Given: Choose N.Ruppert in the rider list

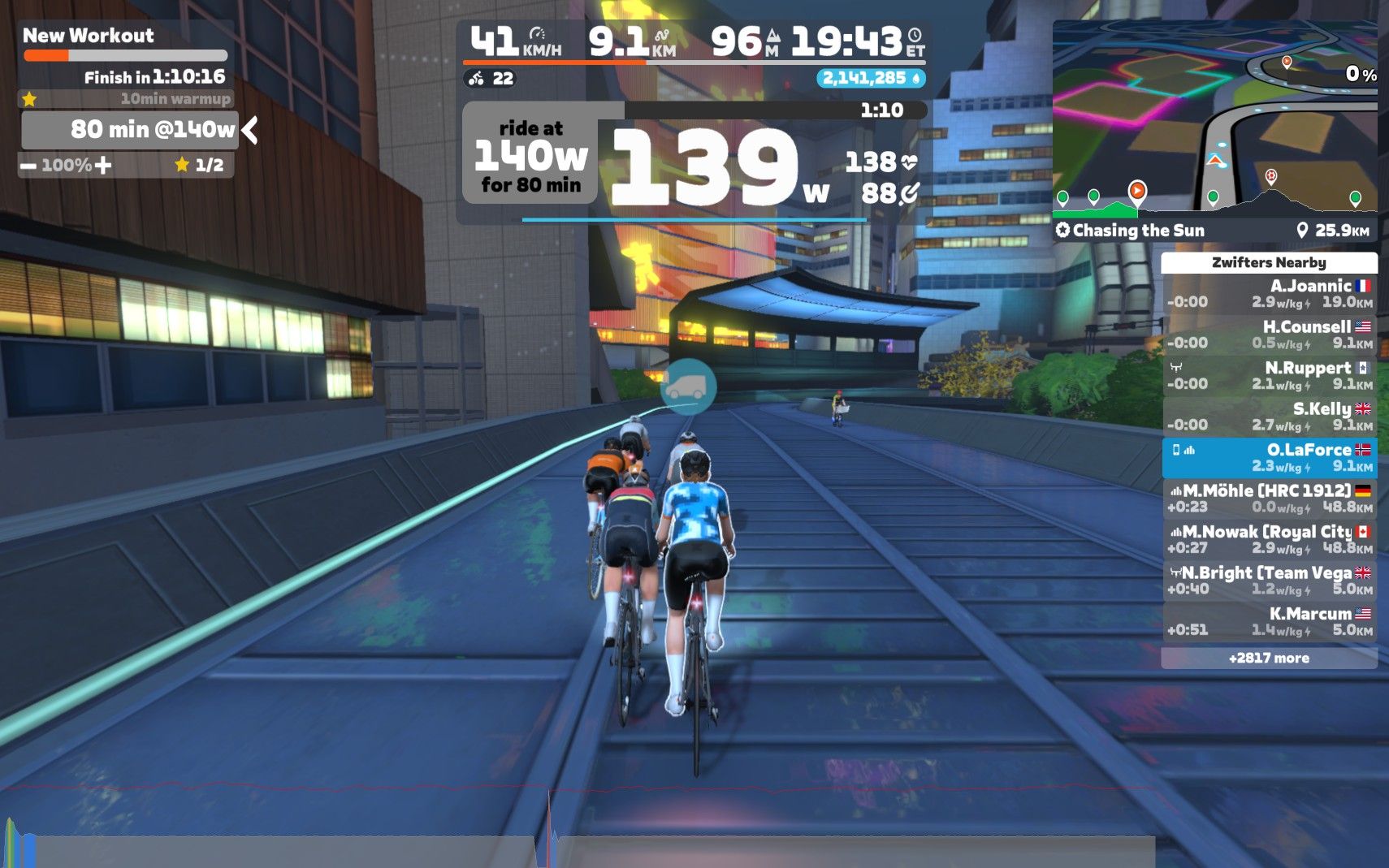Looking at the screenshot, I should pos(1269,375).
